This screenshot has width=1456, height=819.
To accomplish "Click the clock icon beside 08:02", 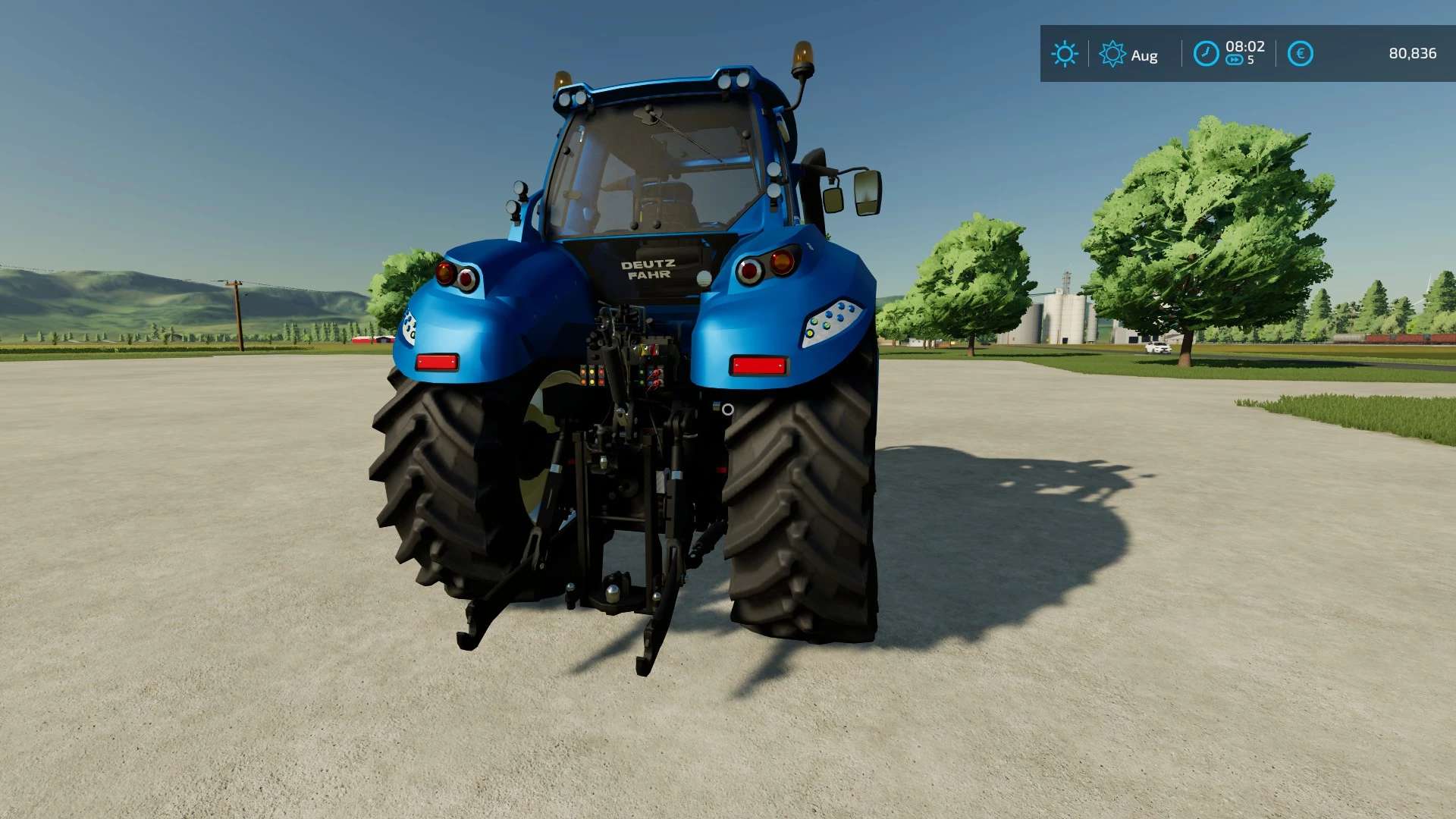I will tap(1206, 54).
